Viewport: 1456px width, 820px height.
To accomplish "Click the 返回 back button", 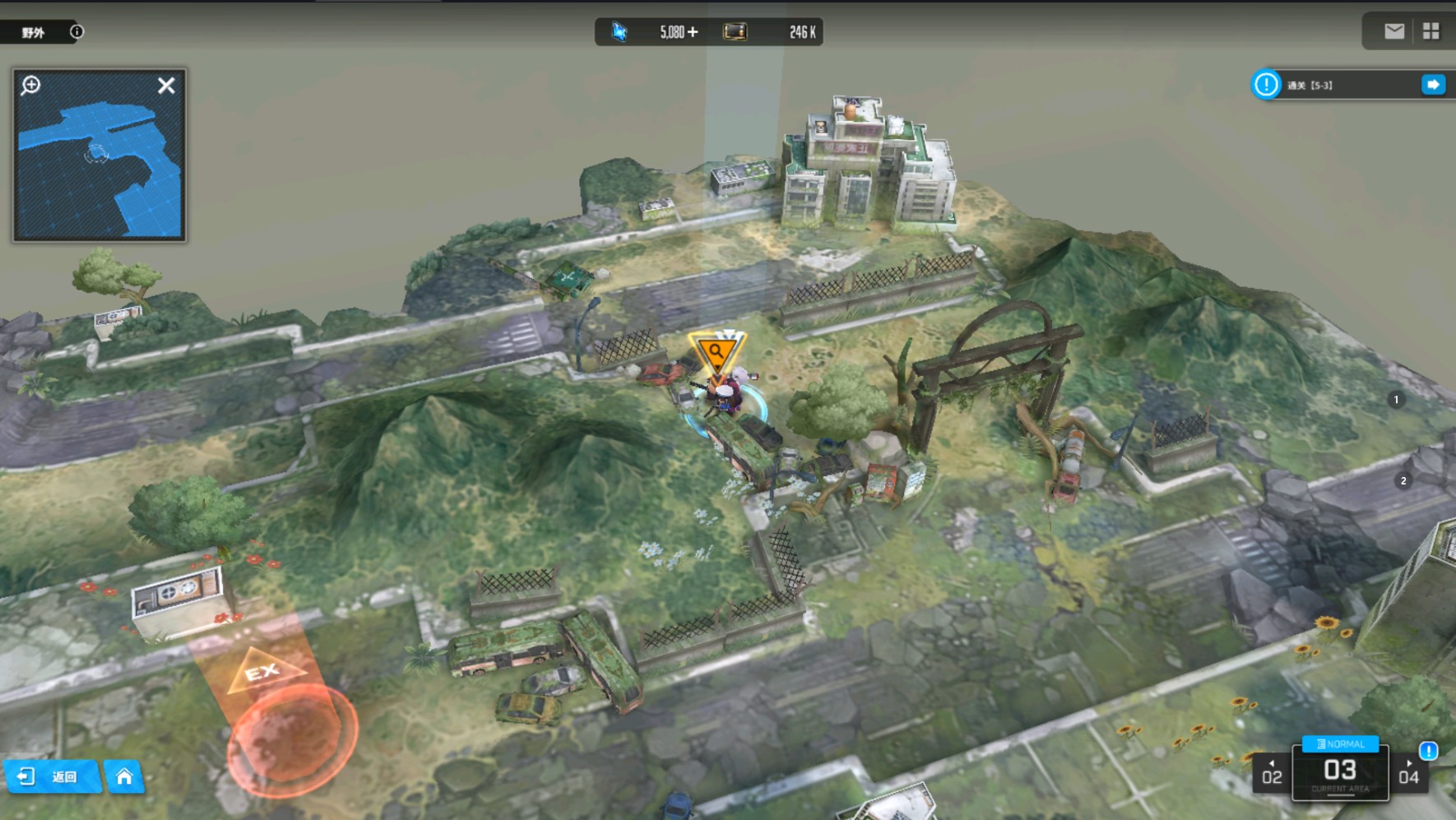I will (x=53, y=776).
